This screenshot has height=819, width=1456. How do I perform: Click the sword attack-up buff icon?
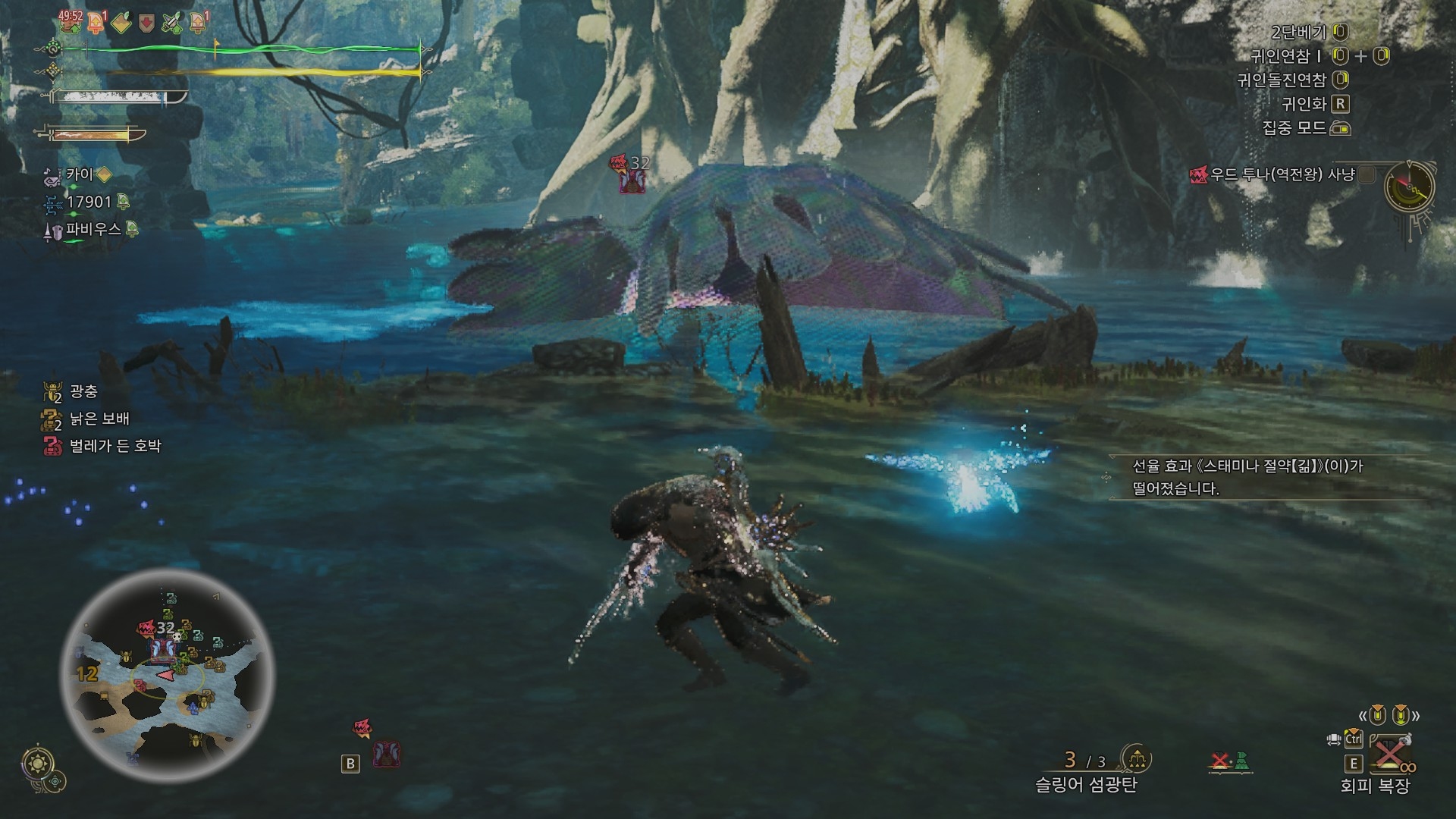tap(172, 23)
